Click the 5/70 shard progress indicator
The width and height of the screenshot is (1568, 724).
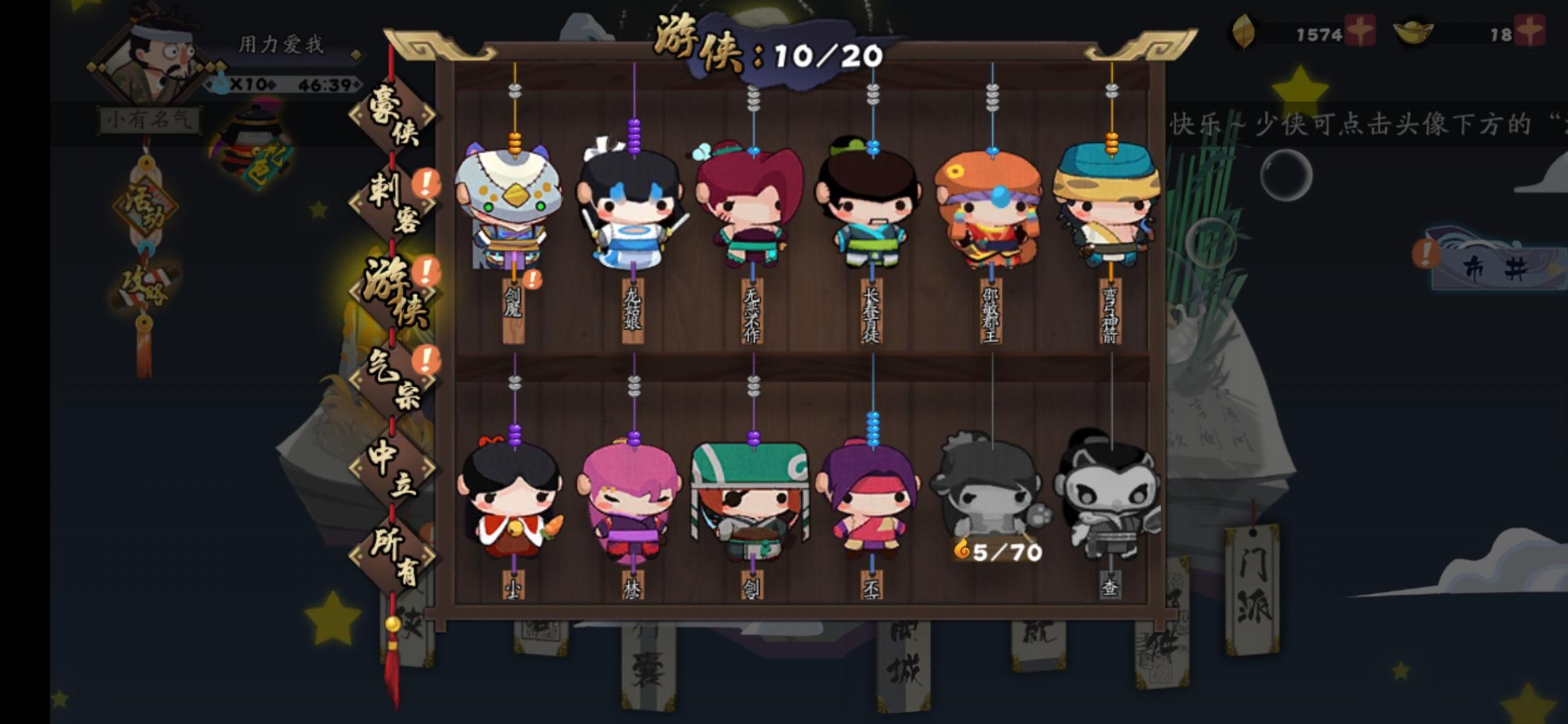pos(996,550)
